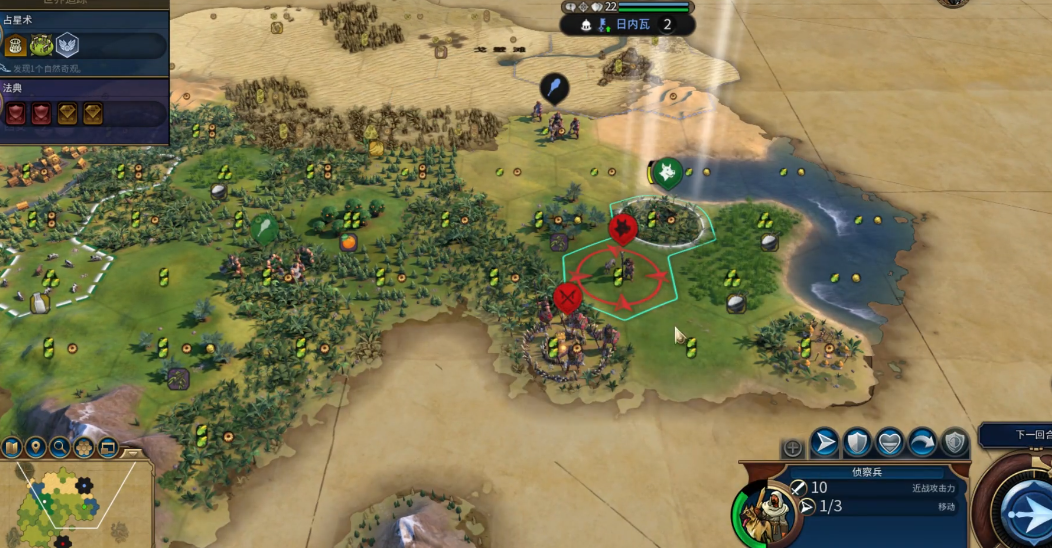
Task: Expand more unit actions with the plus button
Action: pos(792,448)
